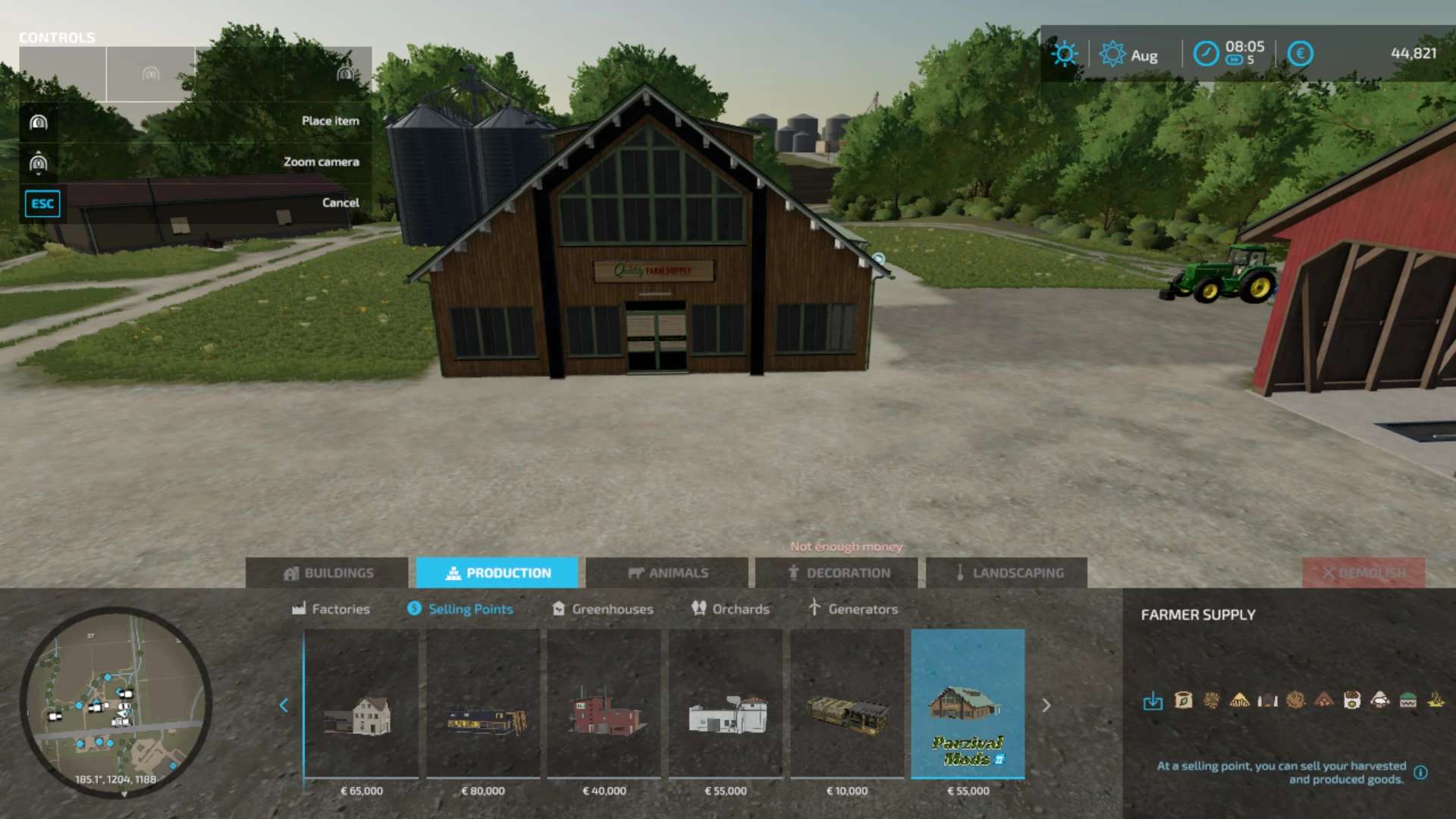Select the €65,000 white house selling point
This screenshot has height=819, width=1456.
pyautogui.click(x=362, y=704)
